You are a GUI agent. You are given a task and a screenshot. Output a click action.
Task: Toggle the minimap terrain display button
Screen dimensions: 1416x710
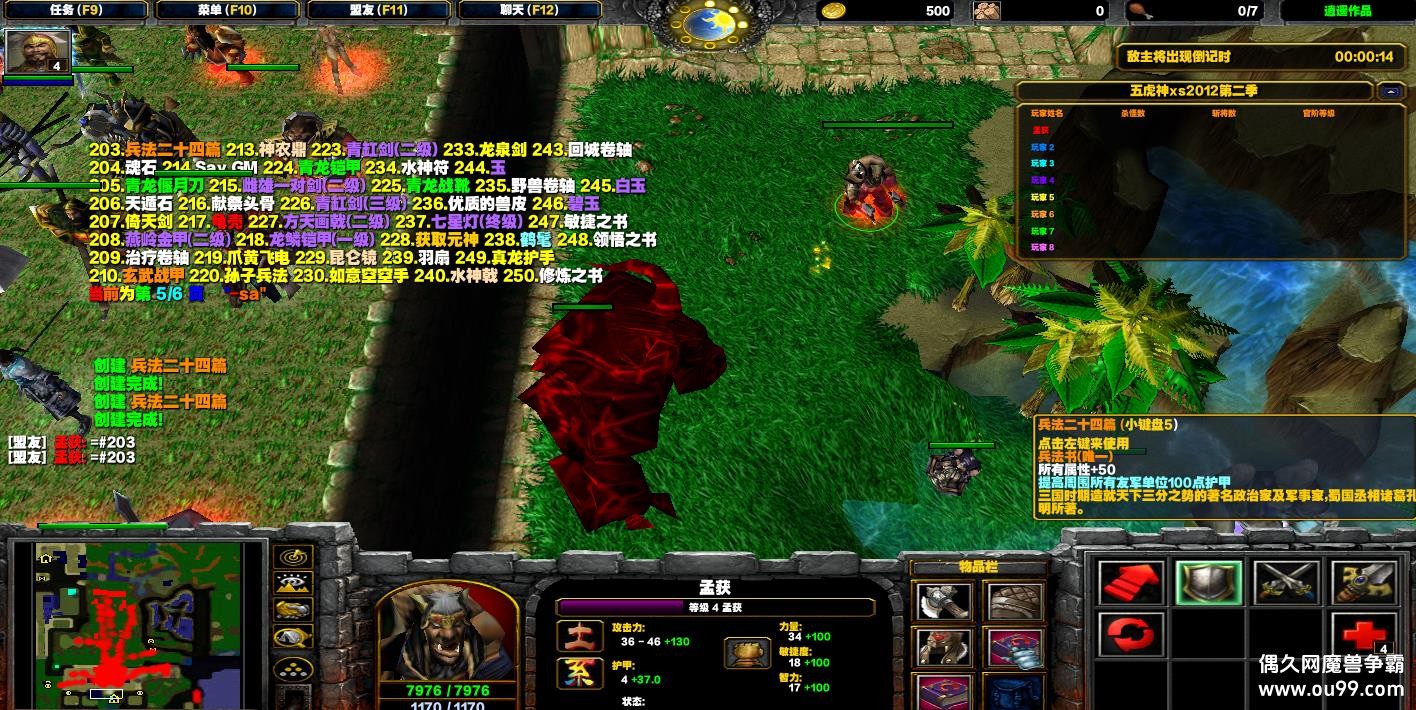pyautogui.click(x=292, y=584)
